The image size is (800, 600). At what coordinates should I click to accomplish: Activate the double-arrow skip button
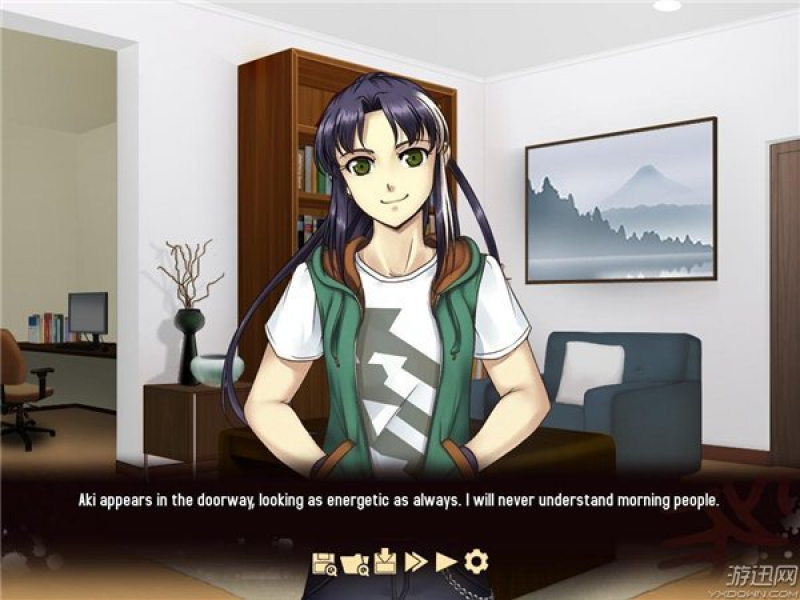[415, 562]
